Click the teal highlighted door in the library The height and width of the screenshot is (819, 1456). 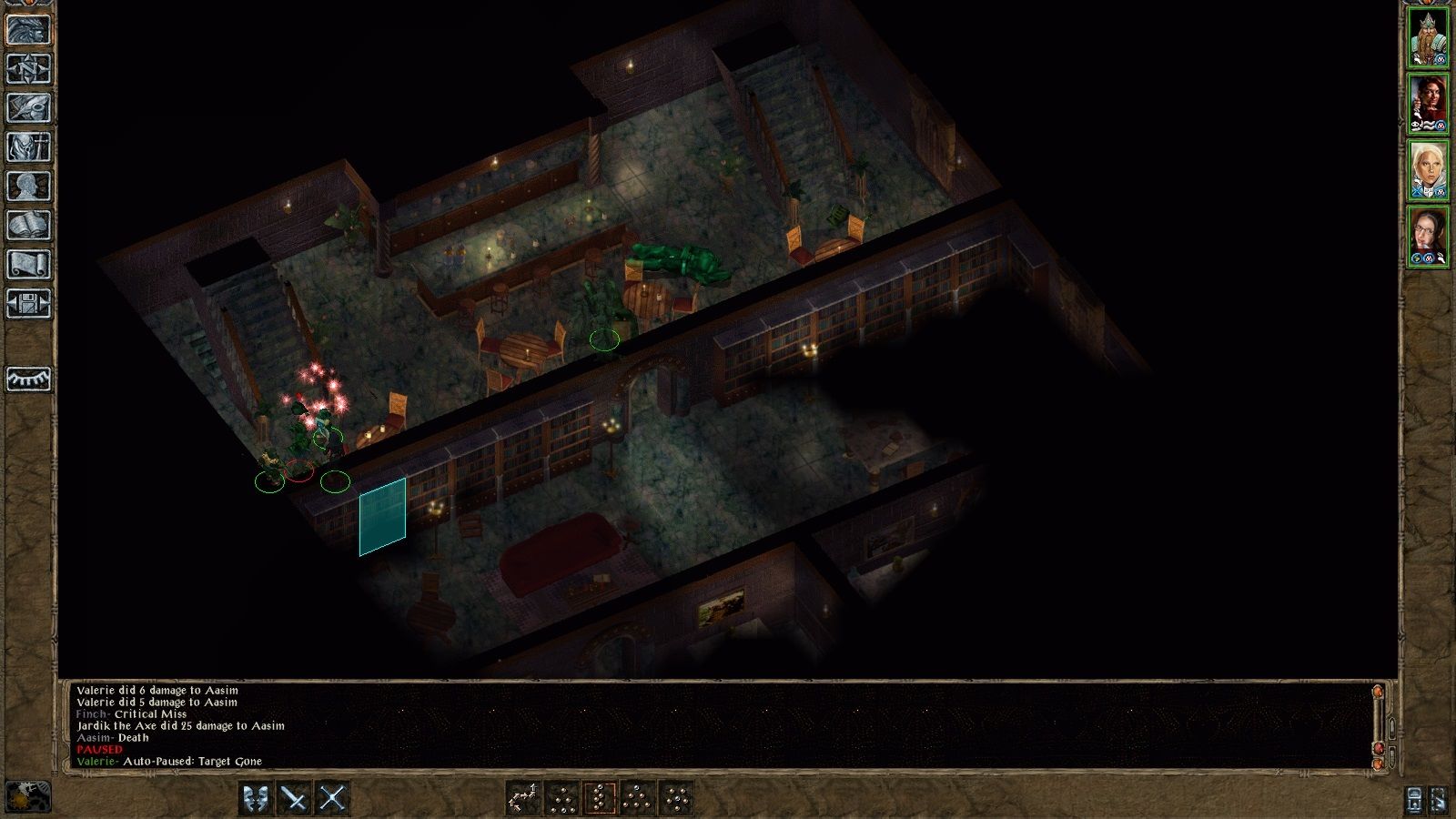click(382, 514)
